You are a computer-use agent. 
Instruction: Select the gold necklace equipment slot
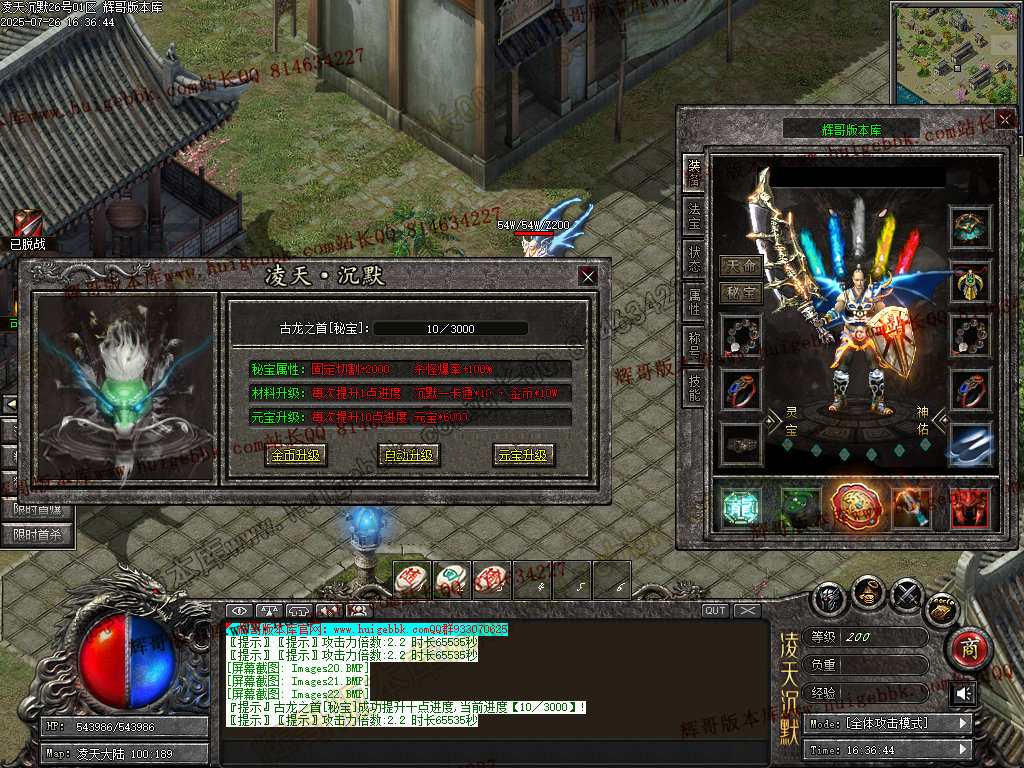click(x=969, y=282)
